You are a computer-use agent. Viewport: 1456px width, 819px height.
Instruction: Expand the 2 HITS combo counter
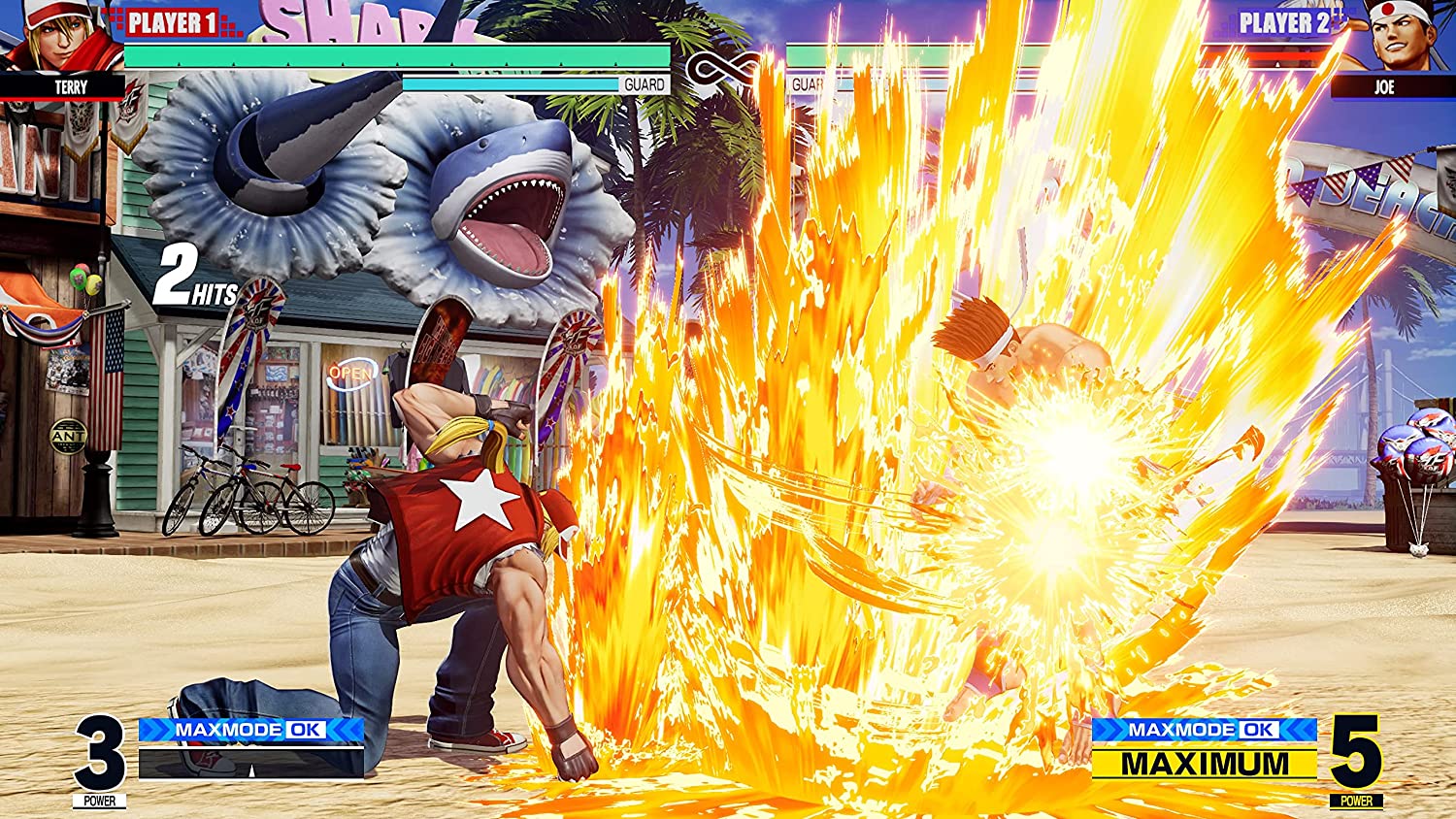199,279
